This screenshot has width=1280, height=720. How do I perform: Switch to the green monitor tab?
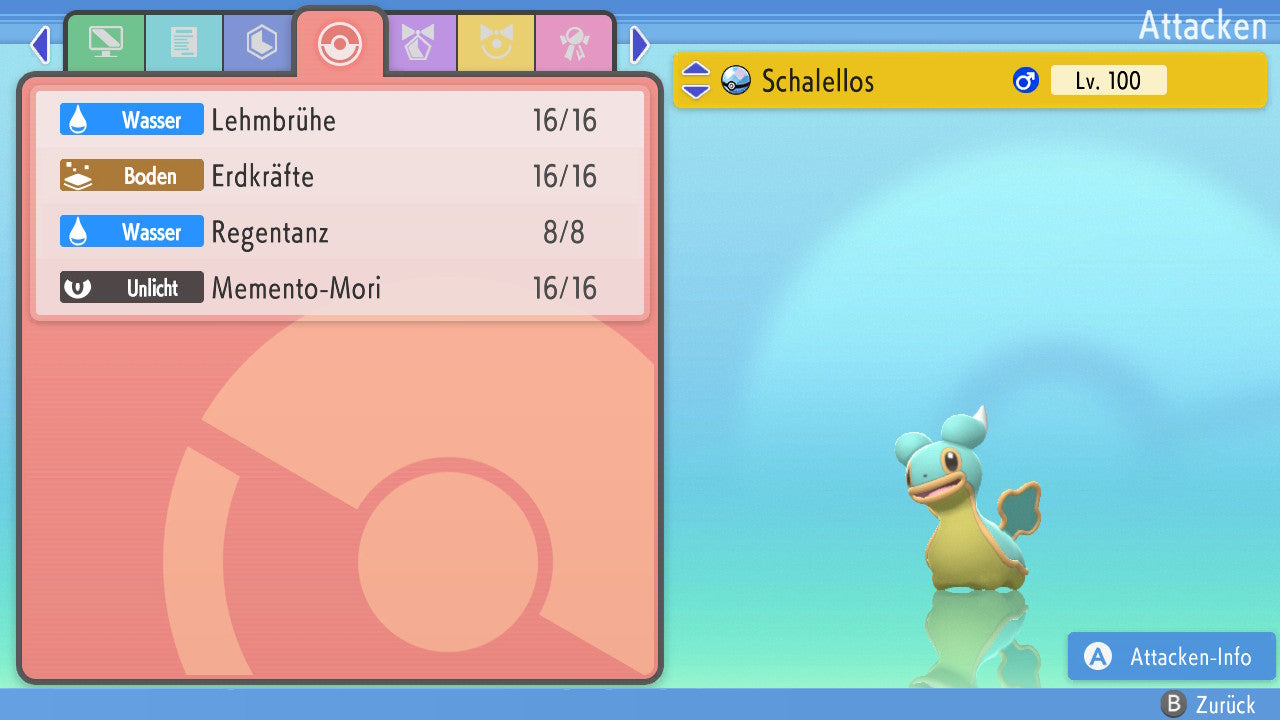(105, 43)
